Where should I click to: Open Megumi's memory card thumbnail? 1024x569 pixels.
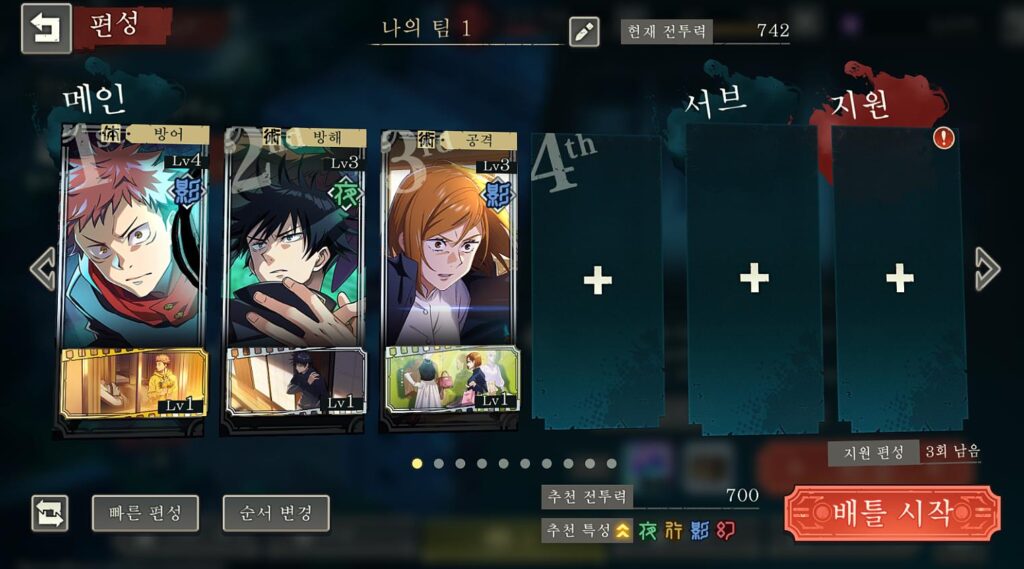pyautogui.click(x=294, y=383)
